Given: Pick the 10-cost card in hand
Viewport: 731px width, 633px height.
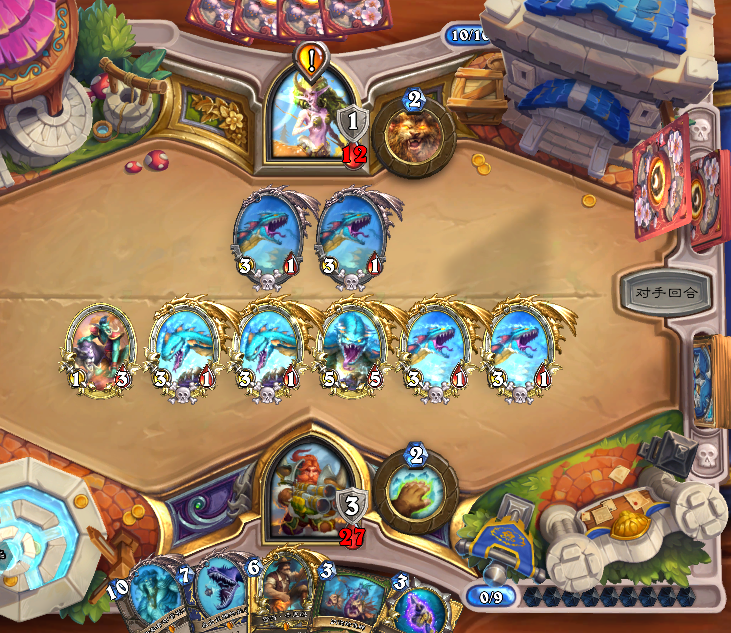Looking at the screenshot, I should point(150,600).
